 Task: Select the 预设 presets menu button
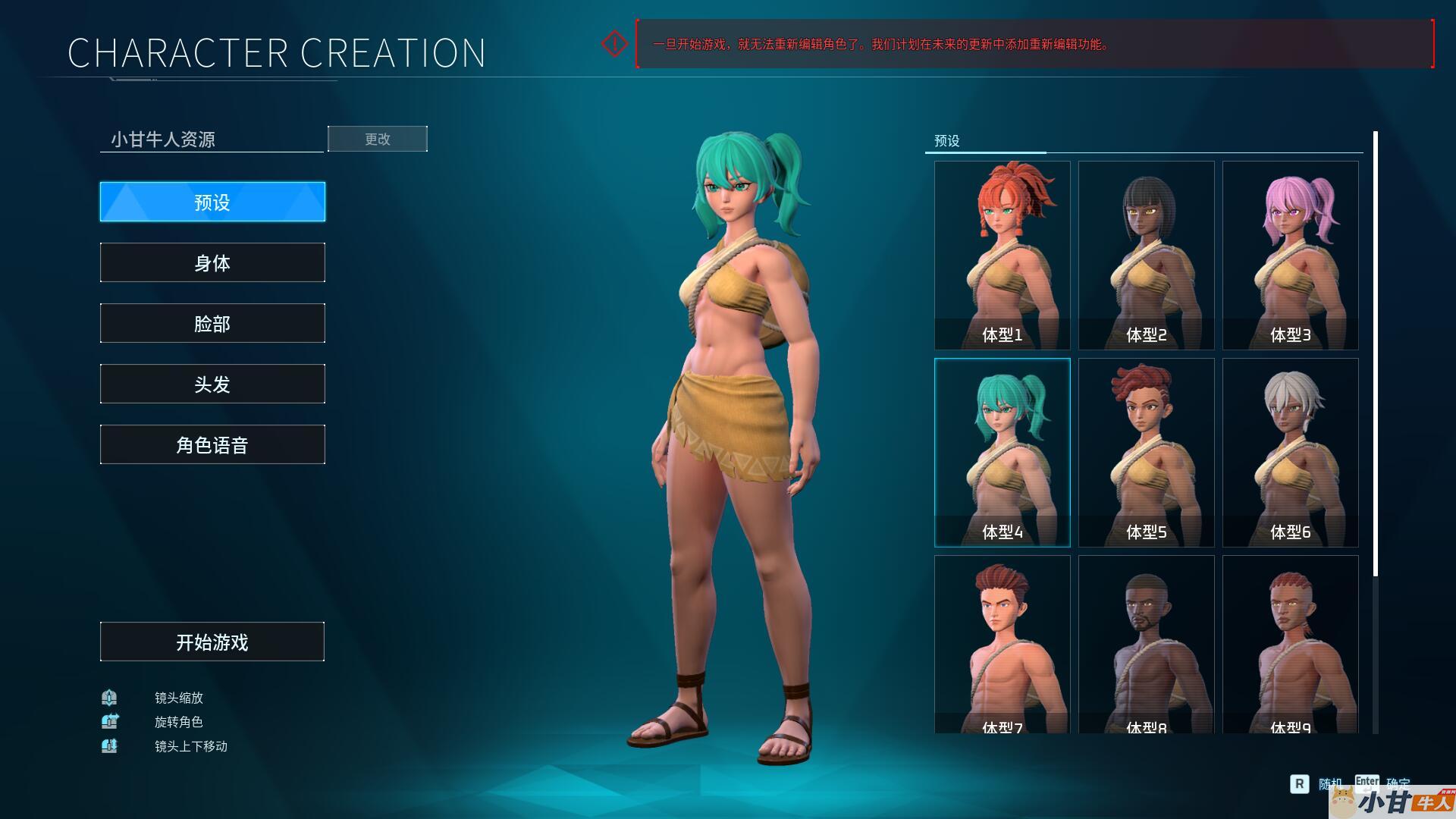pyautogui.click(x=212, y=202)
